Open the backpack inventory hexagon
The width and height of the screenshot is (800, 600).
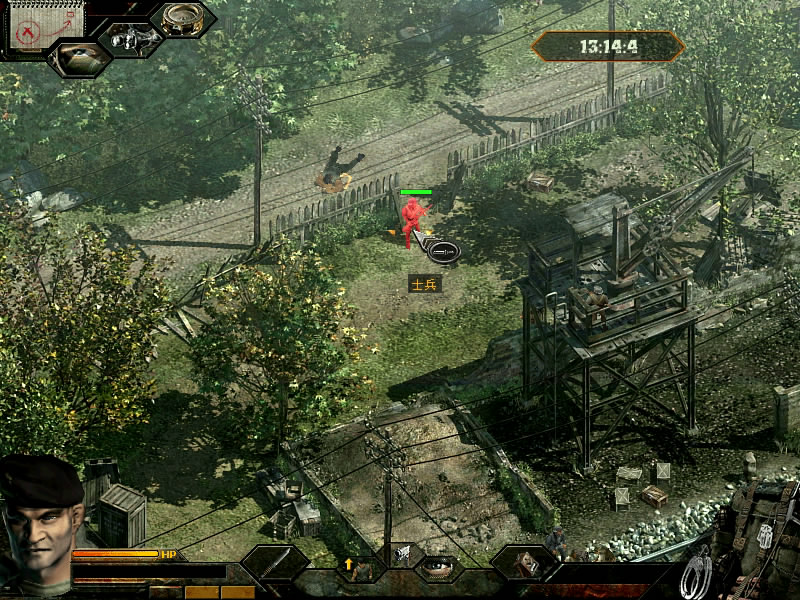(x=522, y=564)
